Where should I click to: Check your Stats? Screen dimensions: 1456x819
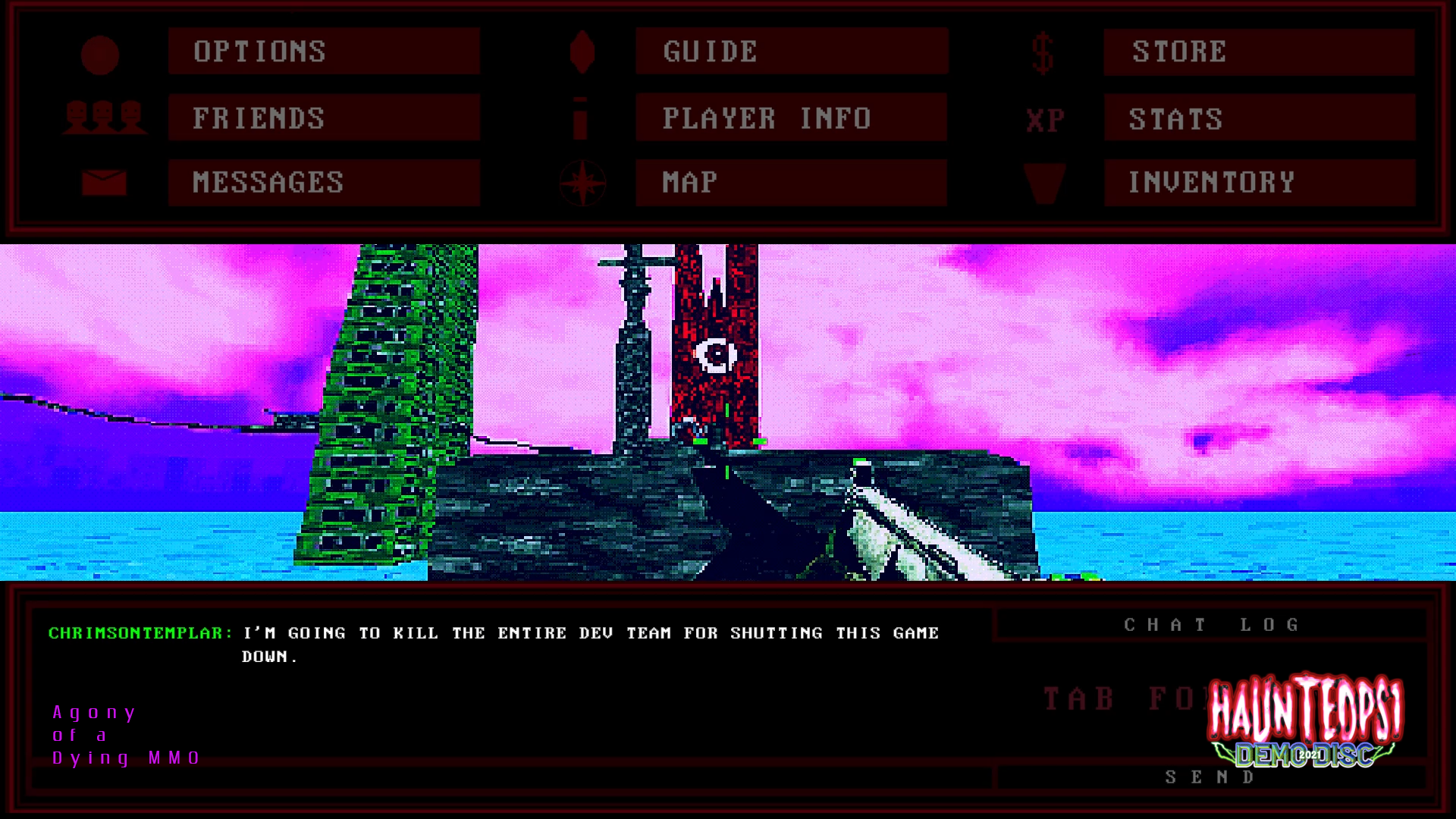coord(1259,118)
